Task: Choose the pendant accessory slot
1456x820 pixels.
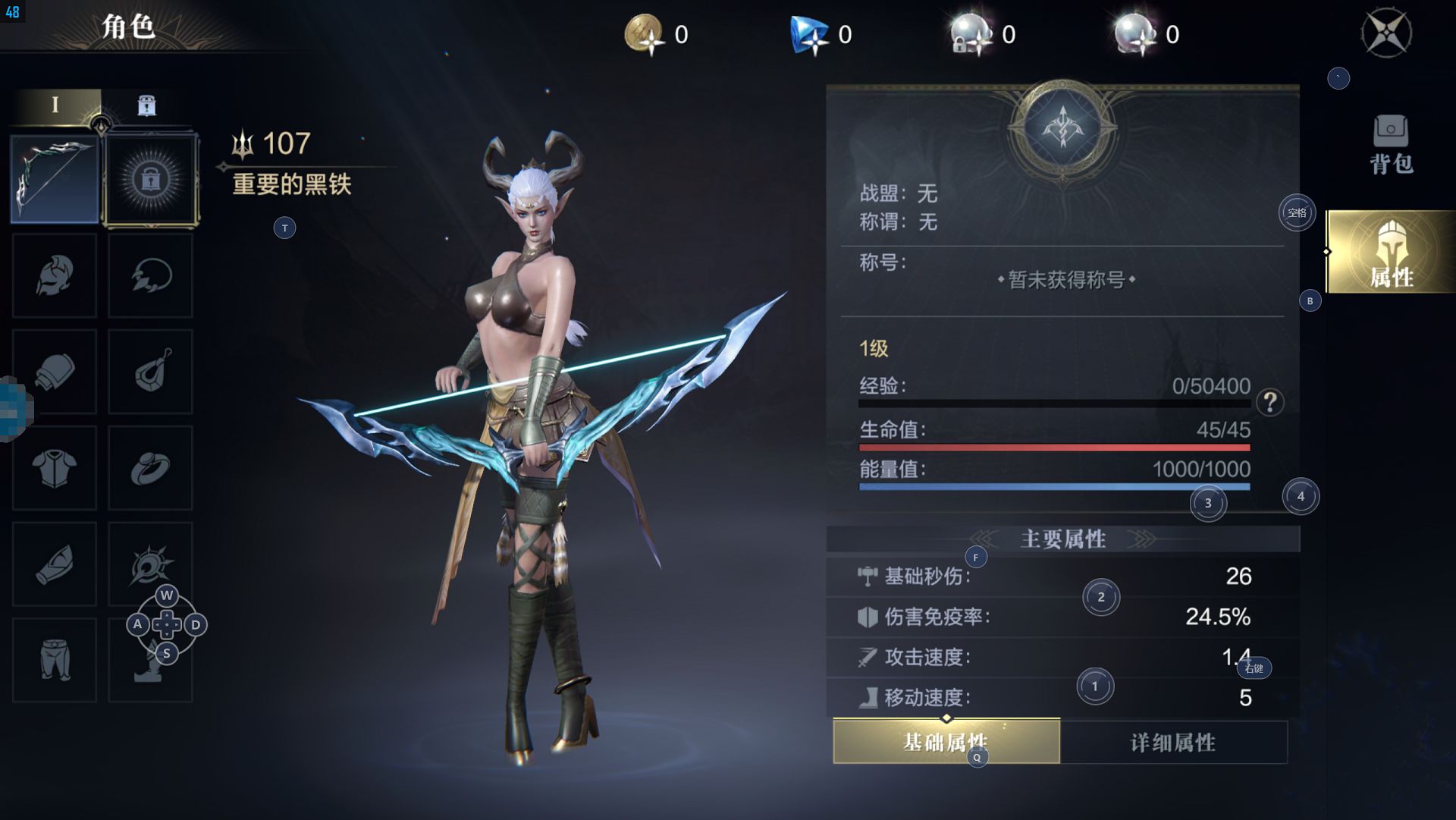Action: tap(150, 372)
